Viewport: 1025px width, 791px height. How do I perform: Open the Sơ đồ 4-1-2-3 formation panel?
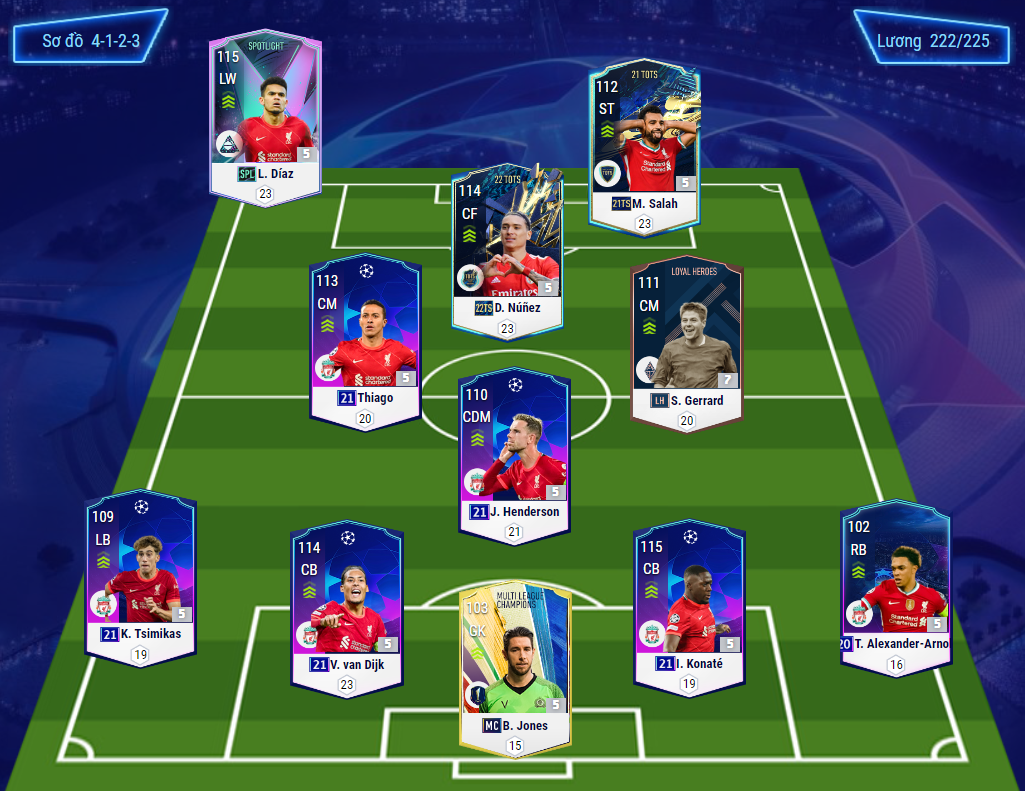point(90,41)
